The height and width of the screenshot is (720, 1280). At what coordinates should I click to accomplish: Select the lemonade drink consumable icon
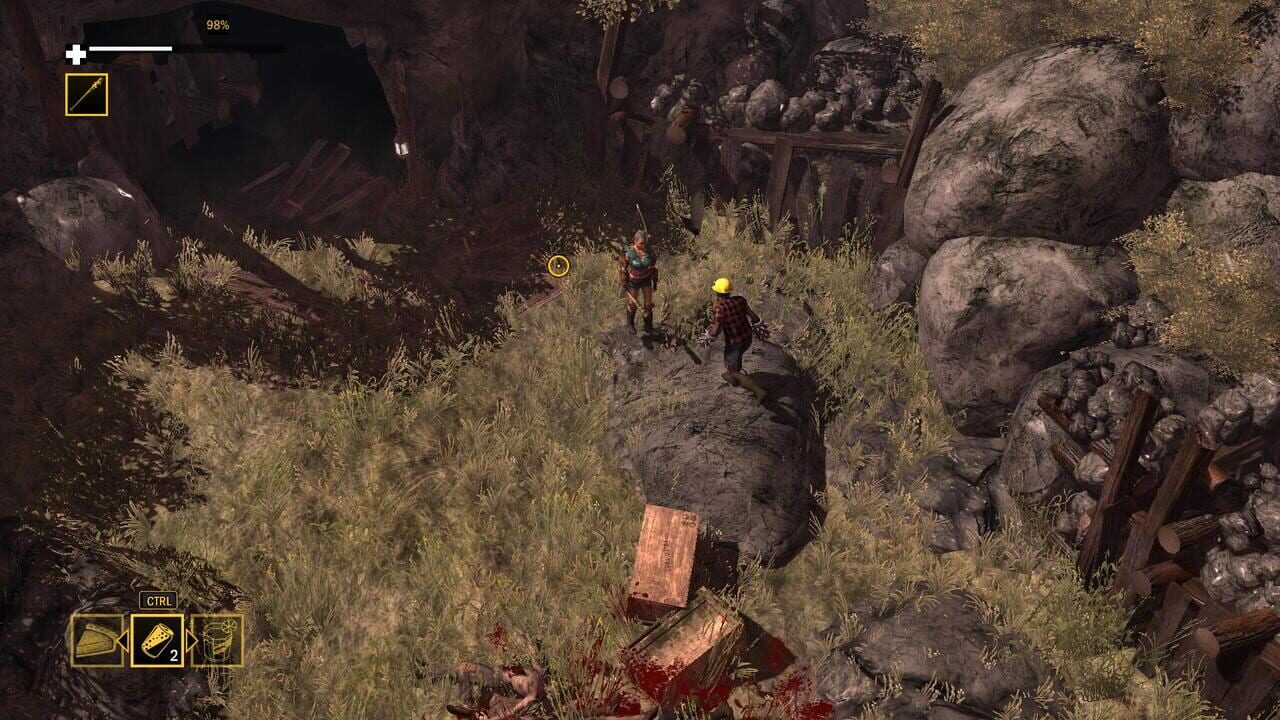[x=220, y=640]
